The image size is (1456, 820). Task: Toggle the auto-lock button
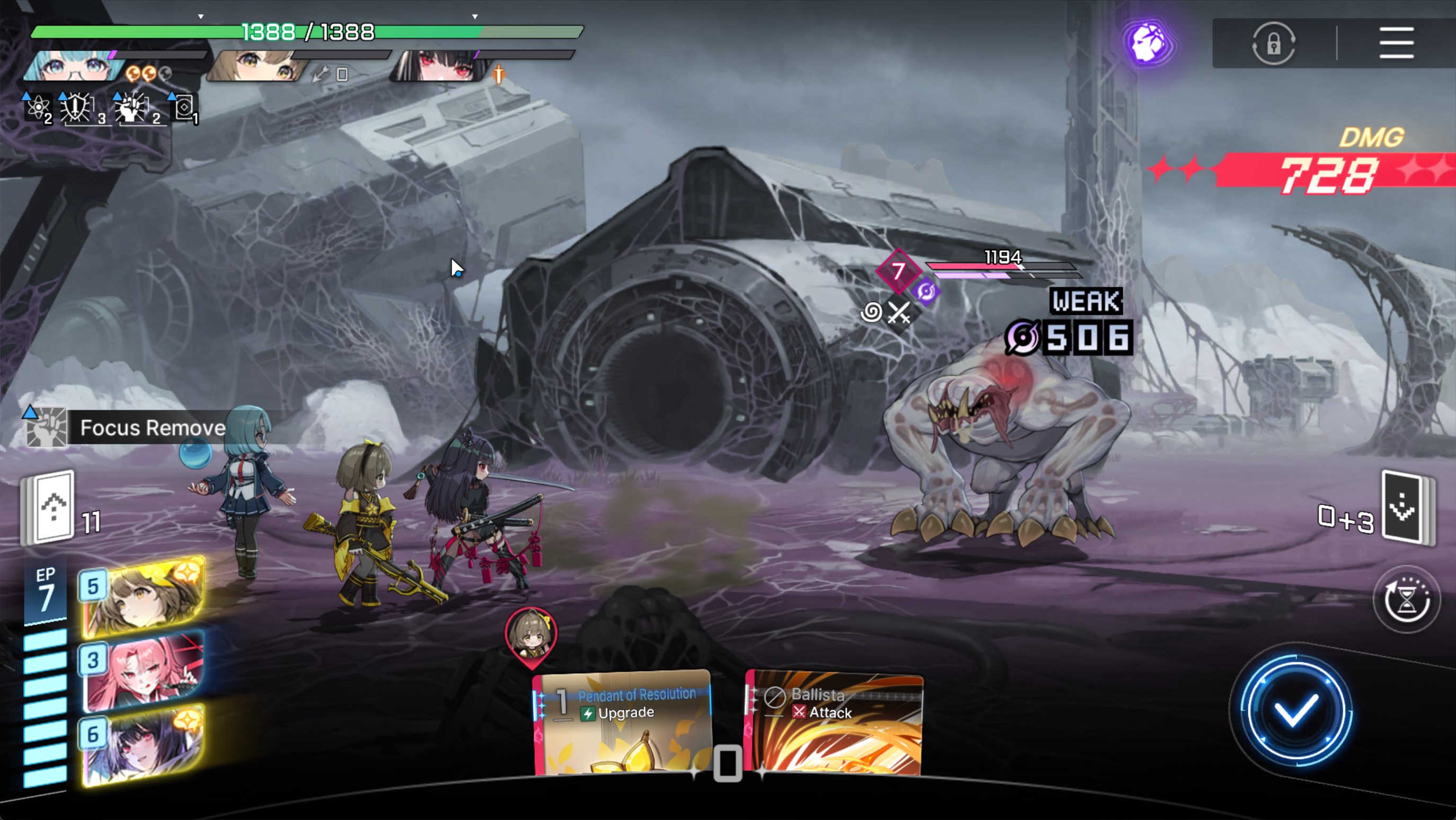tap(1273, 43)
